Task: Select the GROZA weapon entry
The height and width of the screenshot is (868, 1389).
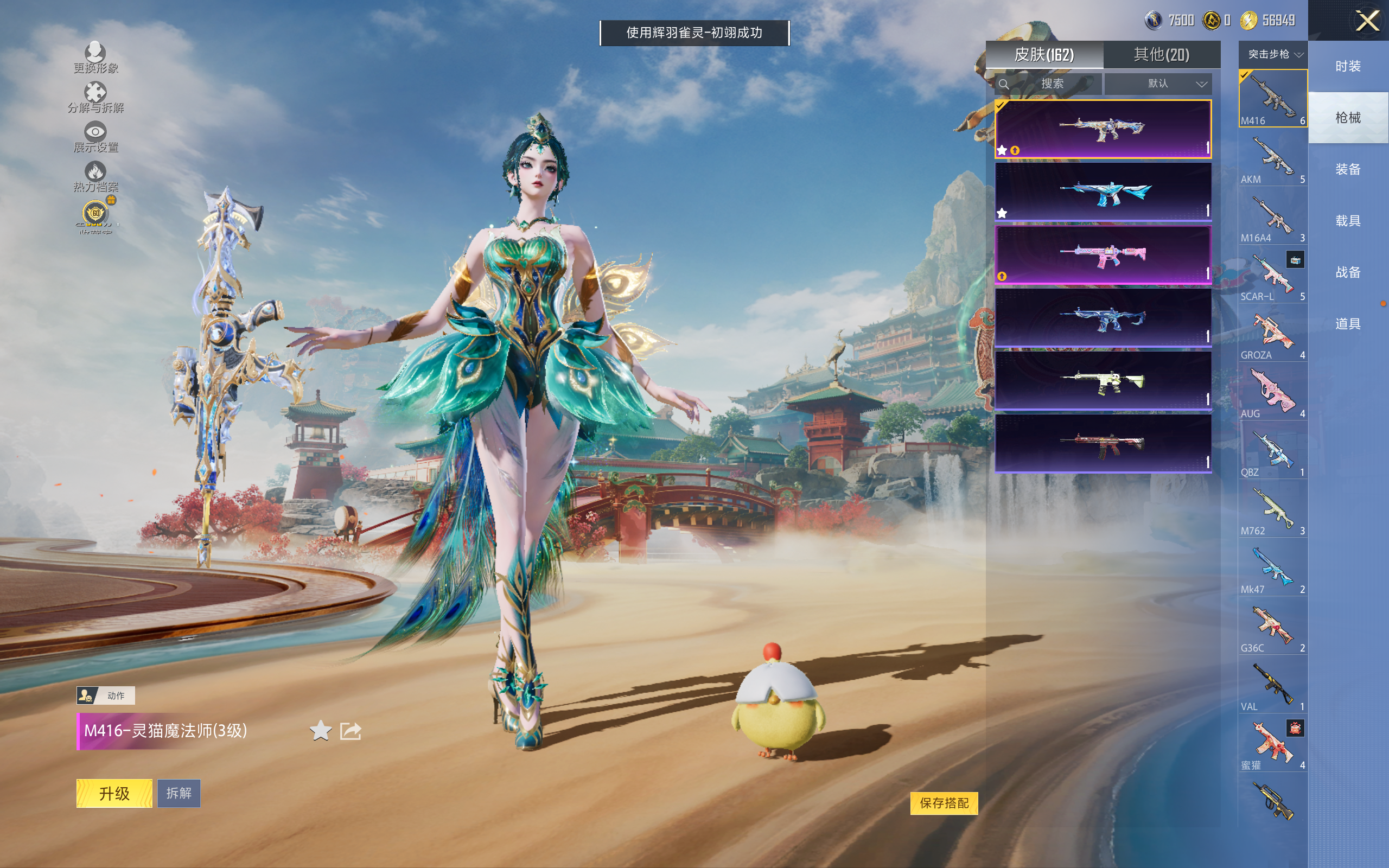Action: (1272, 334)
